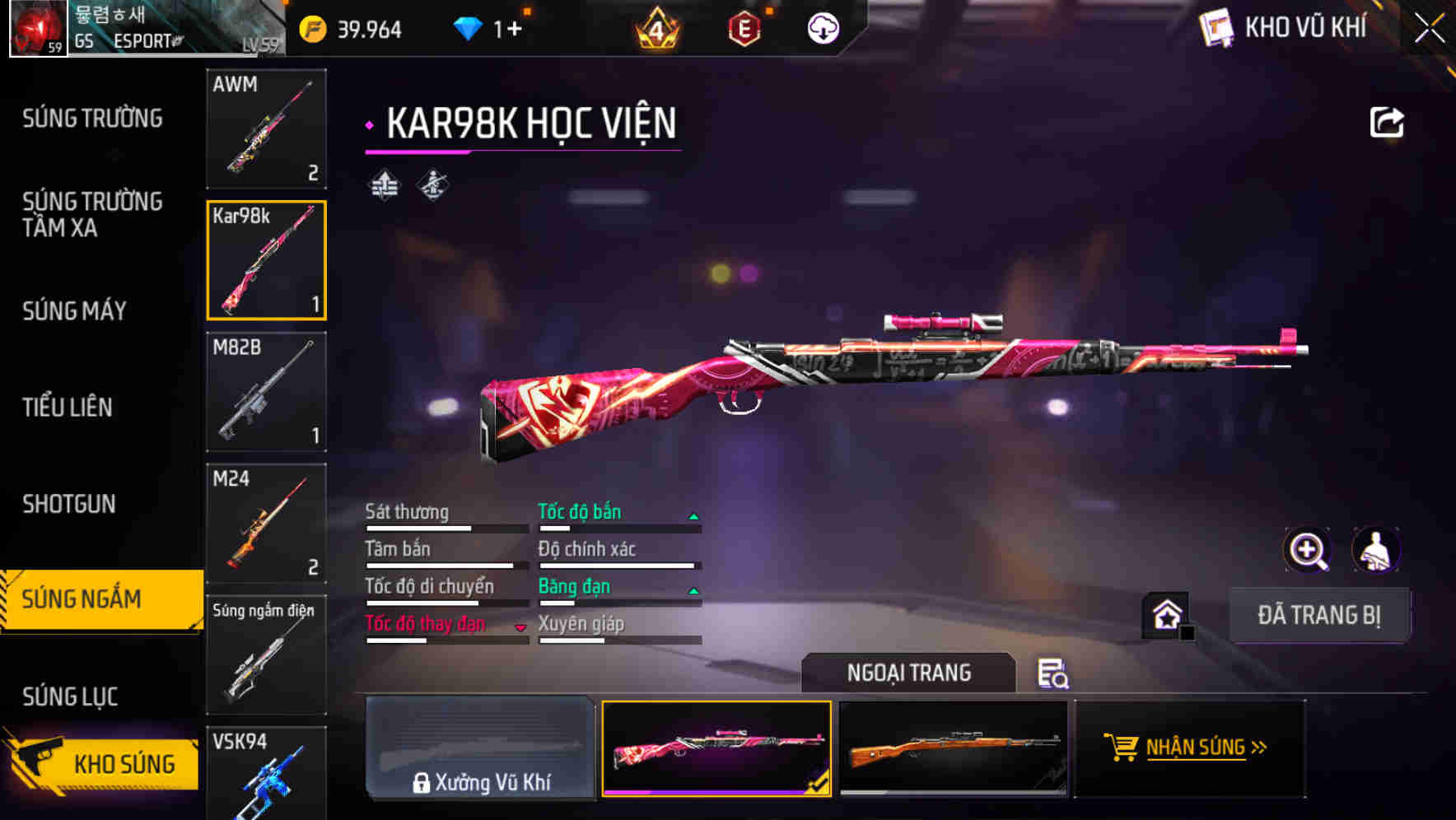This screenshot has height=820, width=1456.
Task: Click the magnifier zoom icon to inspect the Kar98k
Action: (x=1305, y=550)
